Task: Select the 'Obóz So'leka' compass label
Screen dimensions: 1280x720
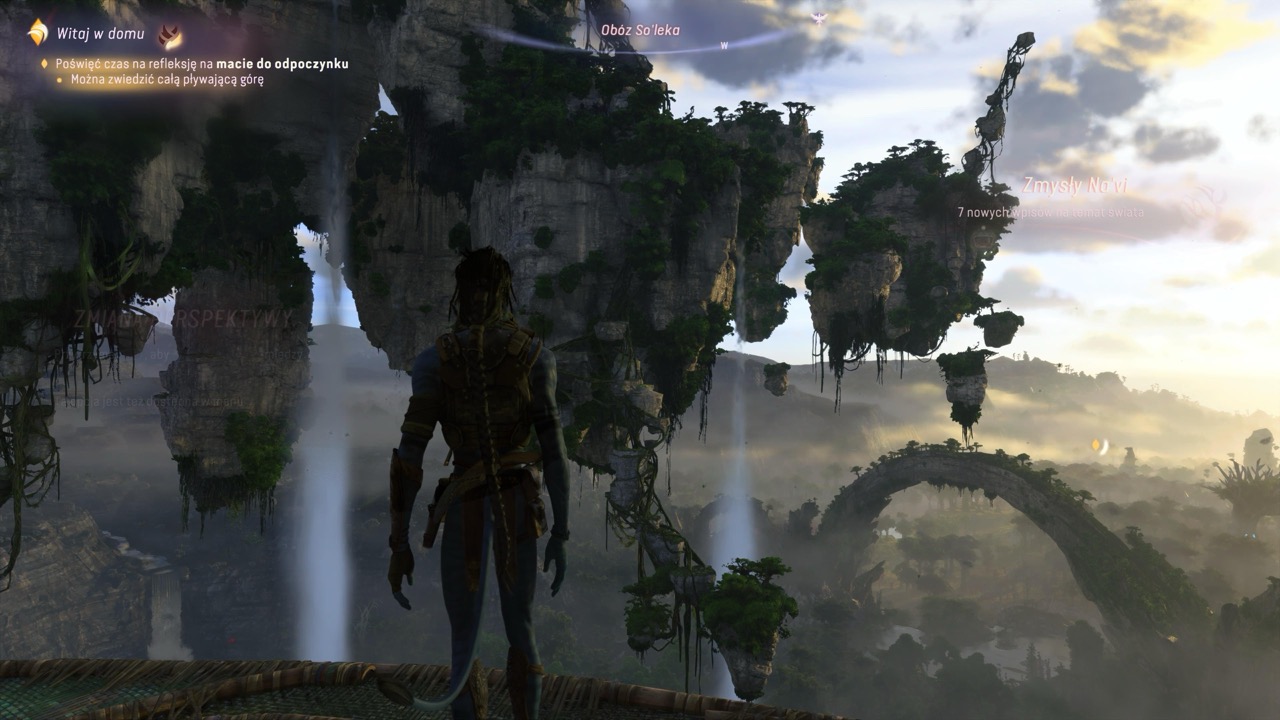Action: [x=640, y=30]
